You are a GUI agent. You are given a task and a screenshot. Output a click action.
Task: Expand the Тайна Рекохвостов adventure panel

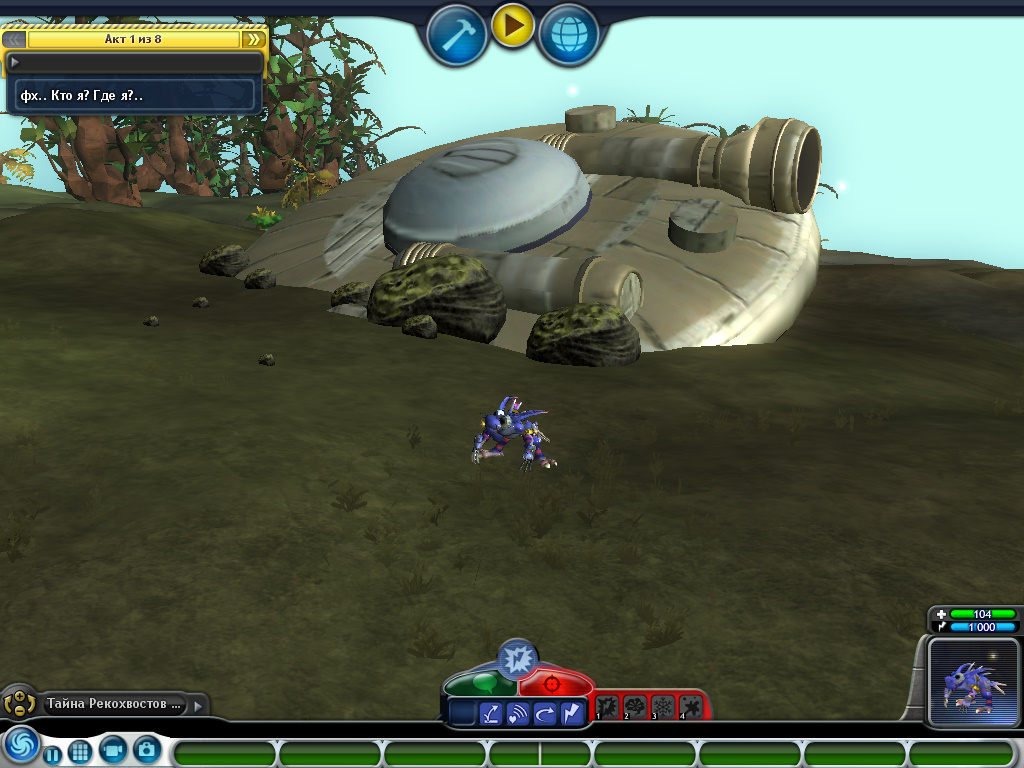coord(198,705)
